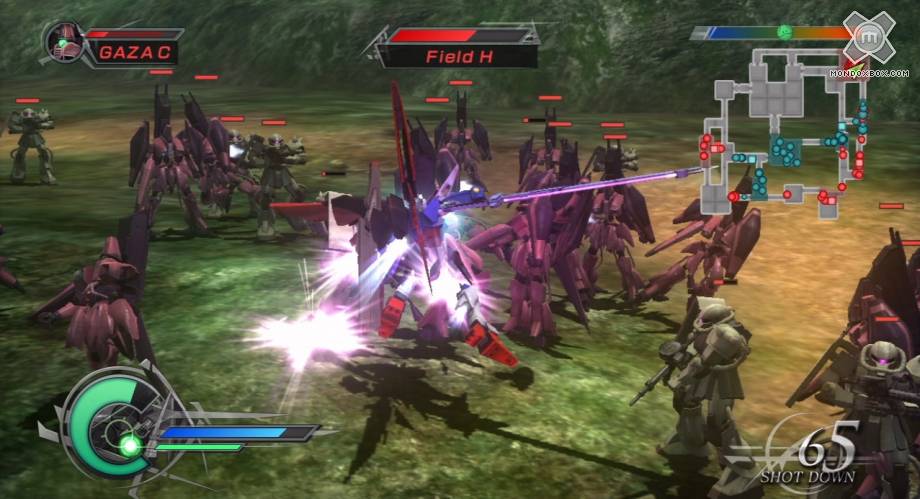Click the circular green SP gauge emblem
Viewport: 920px width, 499px height.
[x=107, y=425]
